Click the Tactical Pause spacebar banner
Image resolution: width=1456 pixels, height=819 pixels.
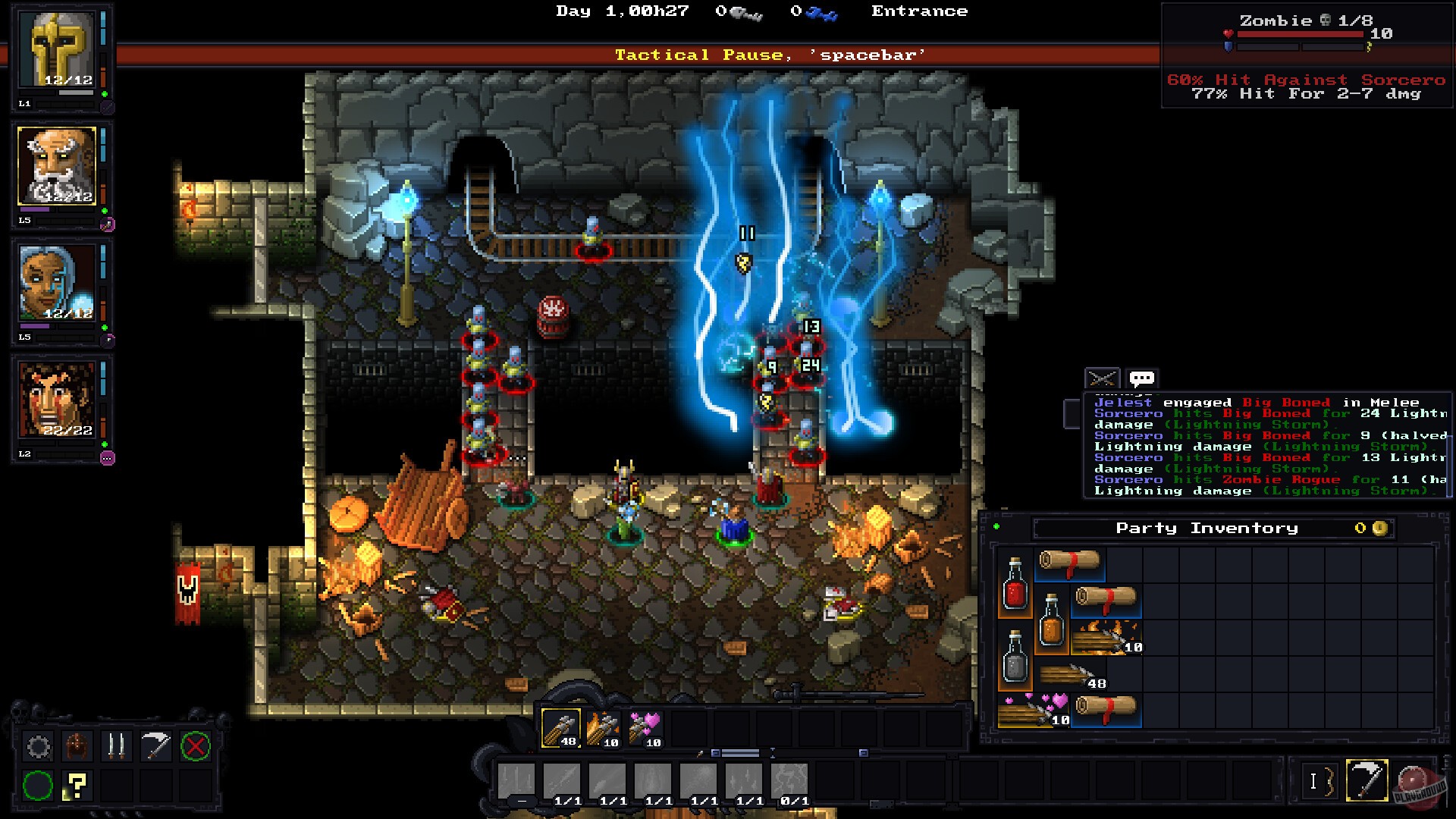point(770,54)
